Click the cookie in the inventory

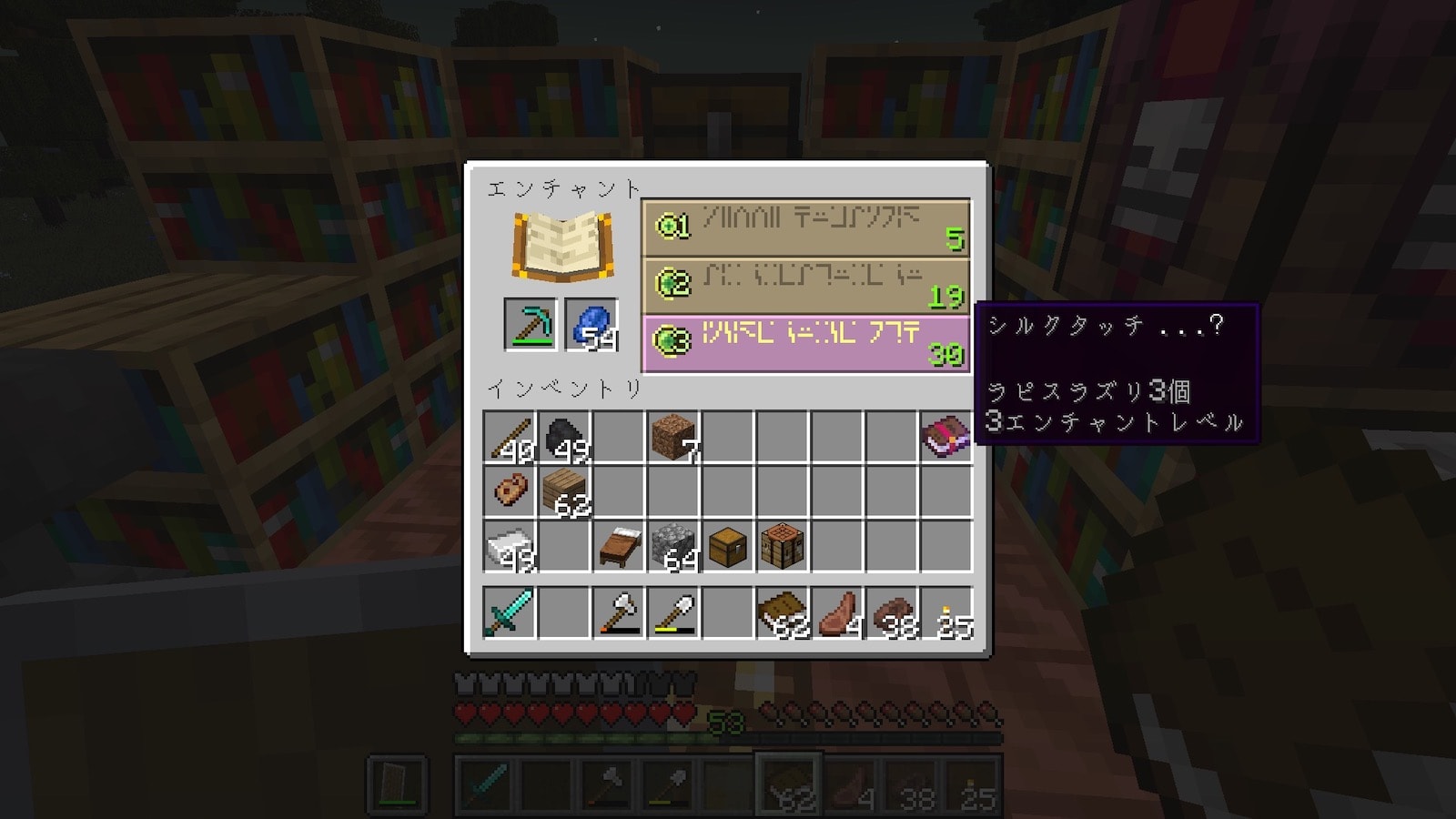510,491
